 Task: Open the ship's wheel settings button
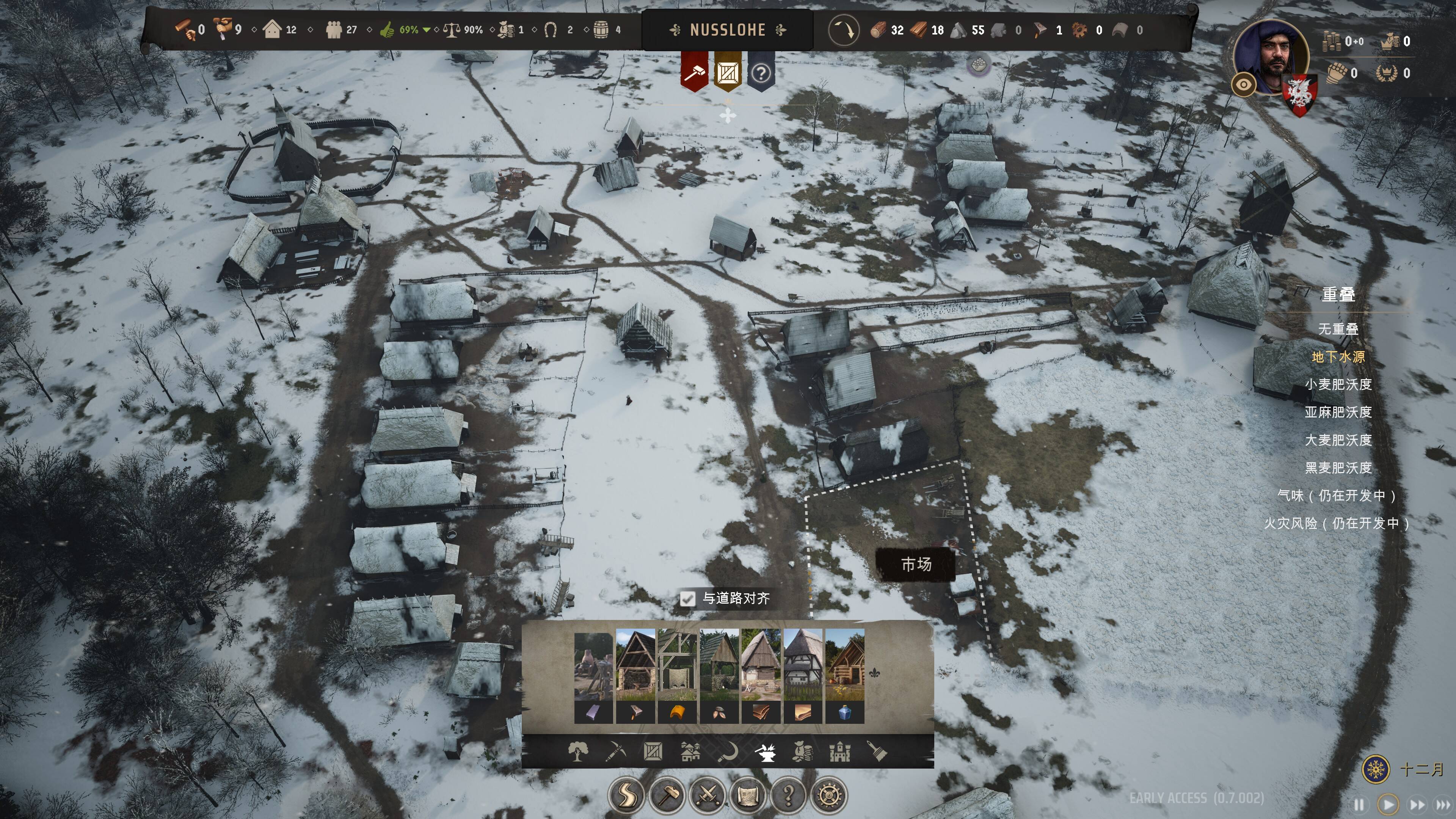(x=829, y=795)
